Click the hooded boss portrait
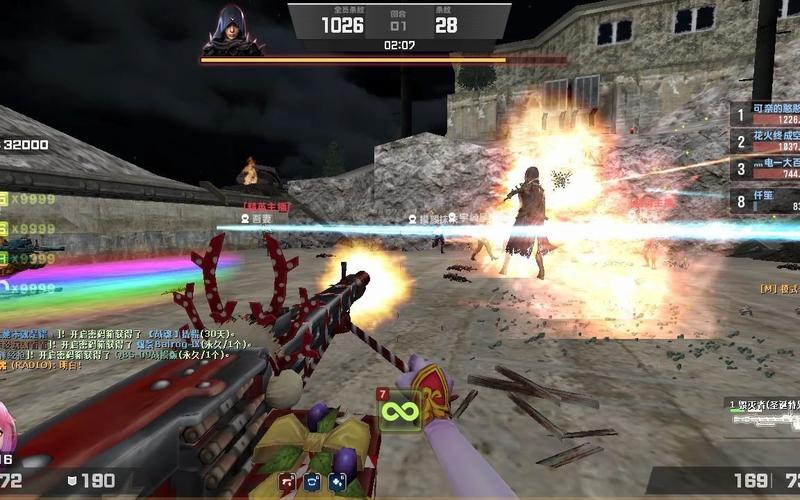This screenshot has height=500, width=800. pos(232,30)
